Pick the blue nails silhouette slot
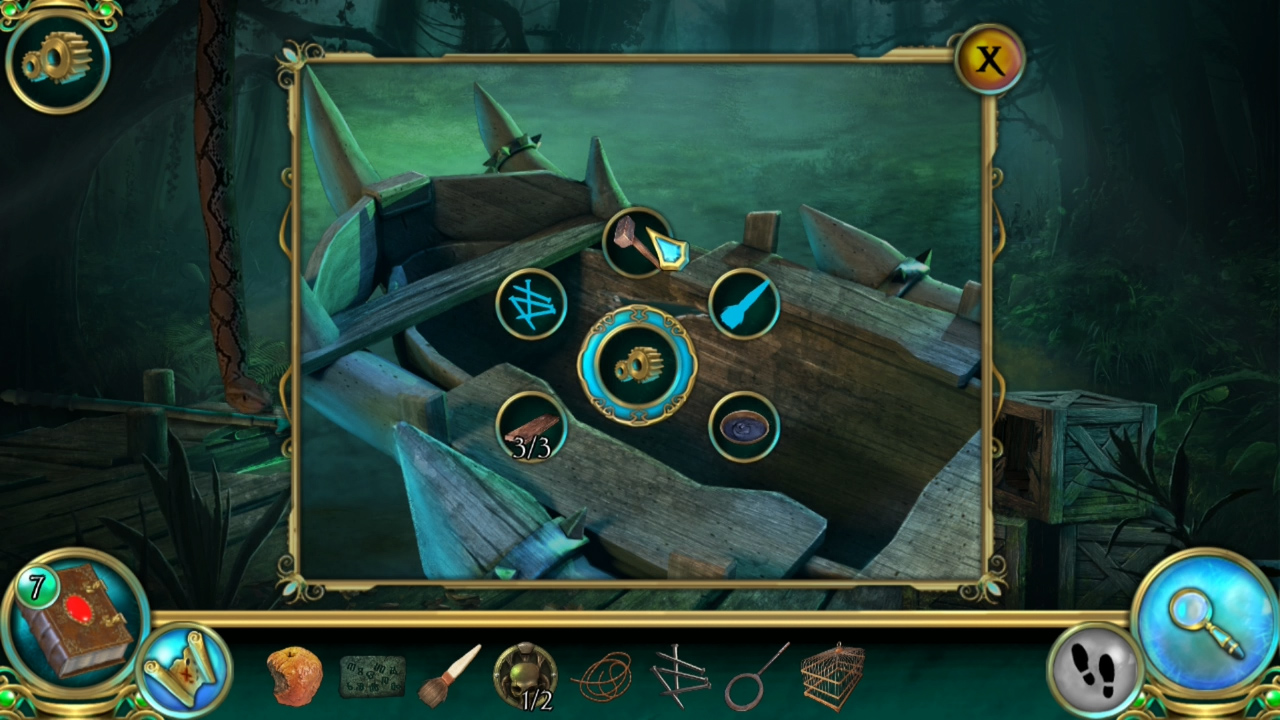This screenshot has width=1280, height=720. pyautogui.click(x=532, y=305)
